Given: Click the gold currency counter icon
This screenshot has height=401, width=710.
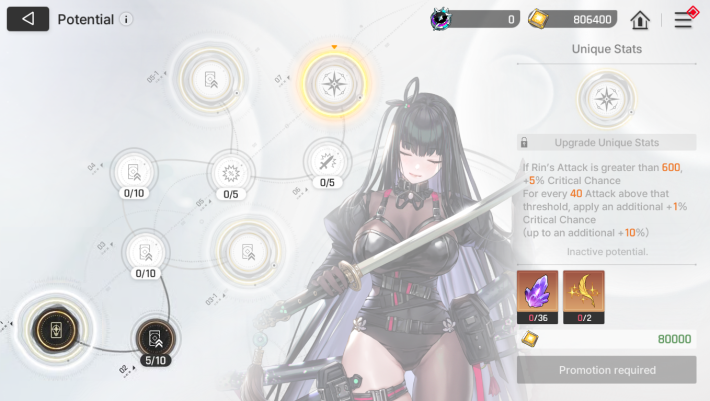Looking at the screenshot, I should 538,19.
